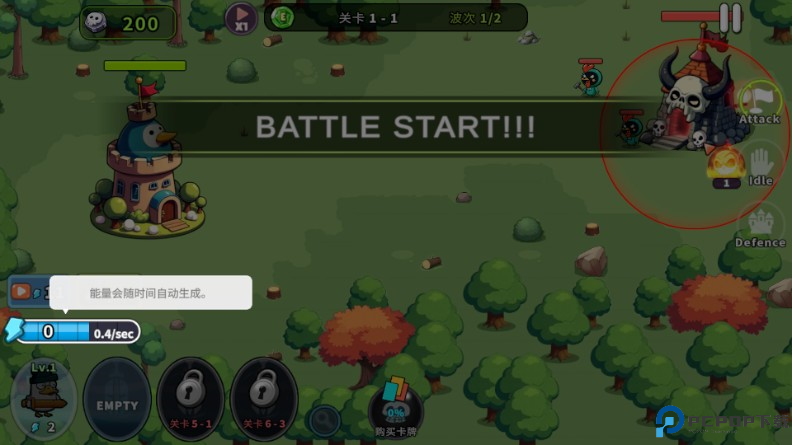Click the magnifying glass button
Screen dimensions: 792x445
click(323, 419)
